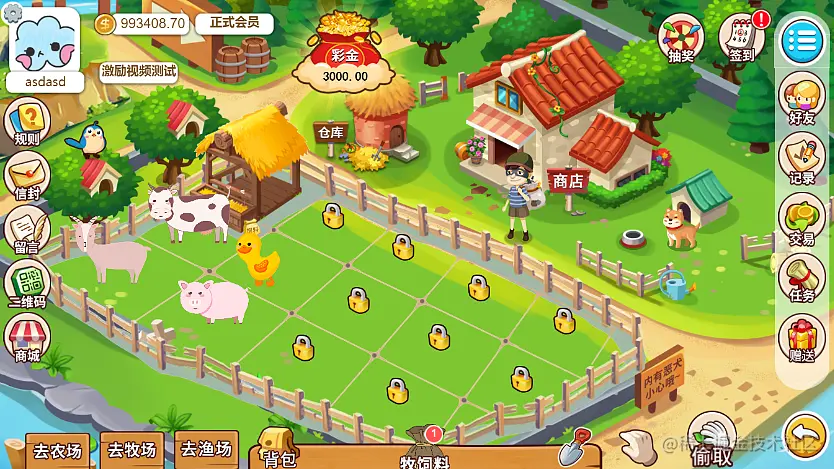Toggle the blue list menu button
The image size is (834, 469).
pyautogui.click(x=801, y=39)
